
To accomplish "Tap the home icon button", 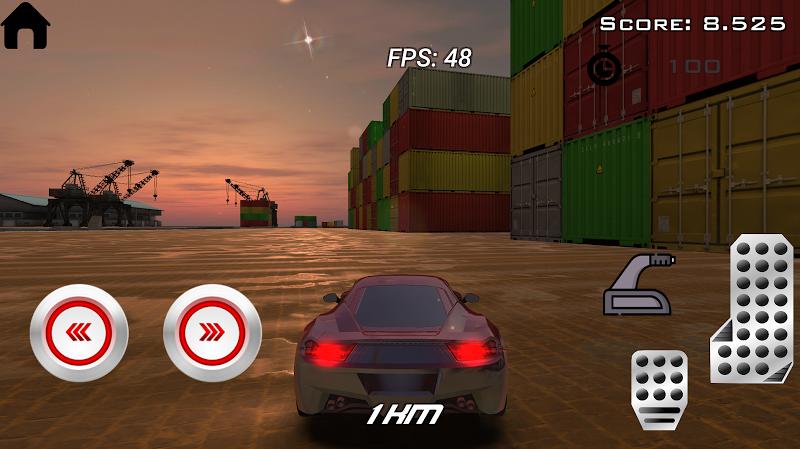I will point(27,26).
